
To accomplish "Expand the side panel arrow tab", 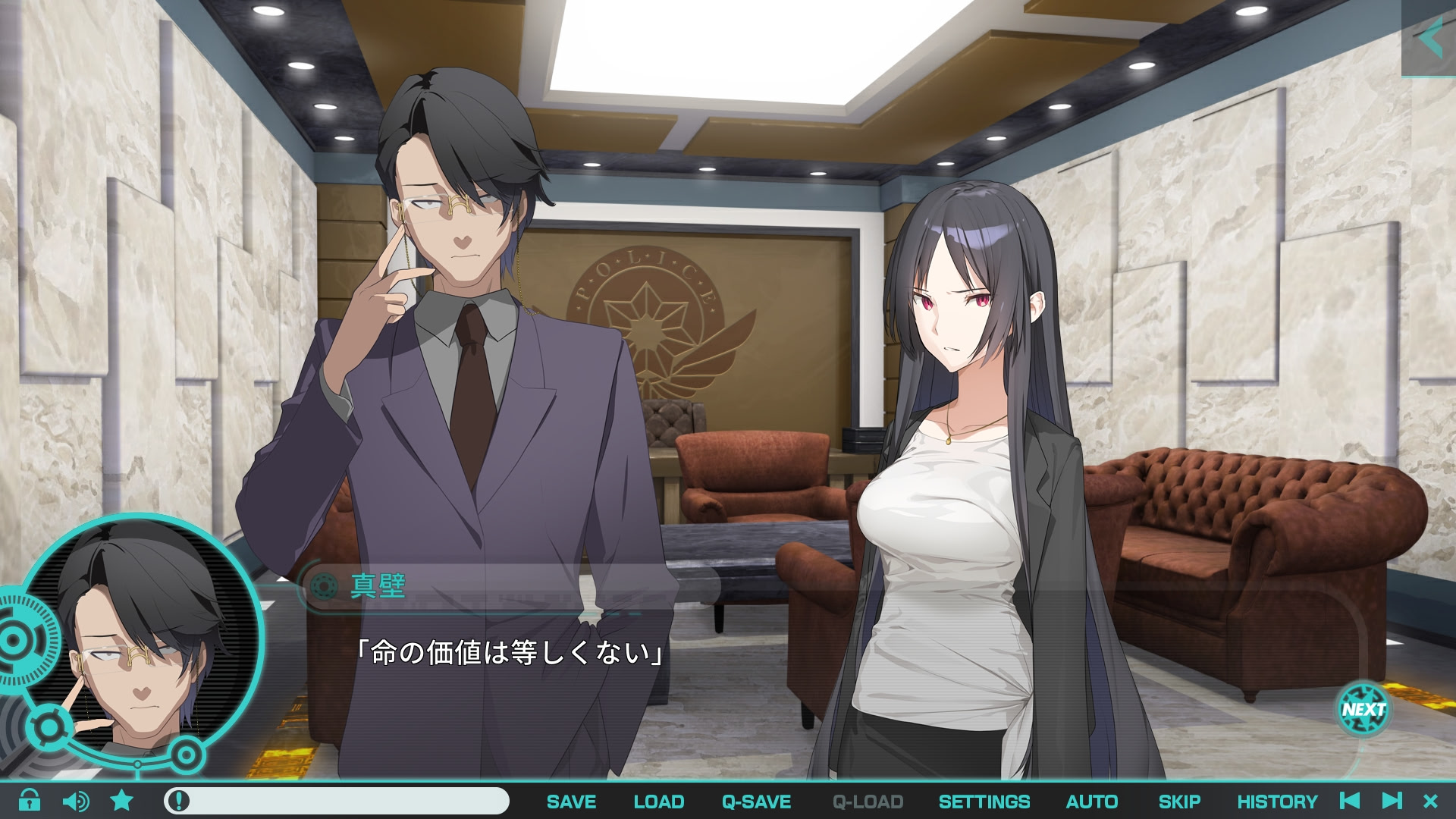I will 1429,38.
